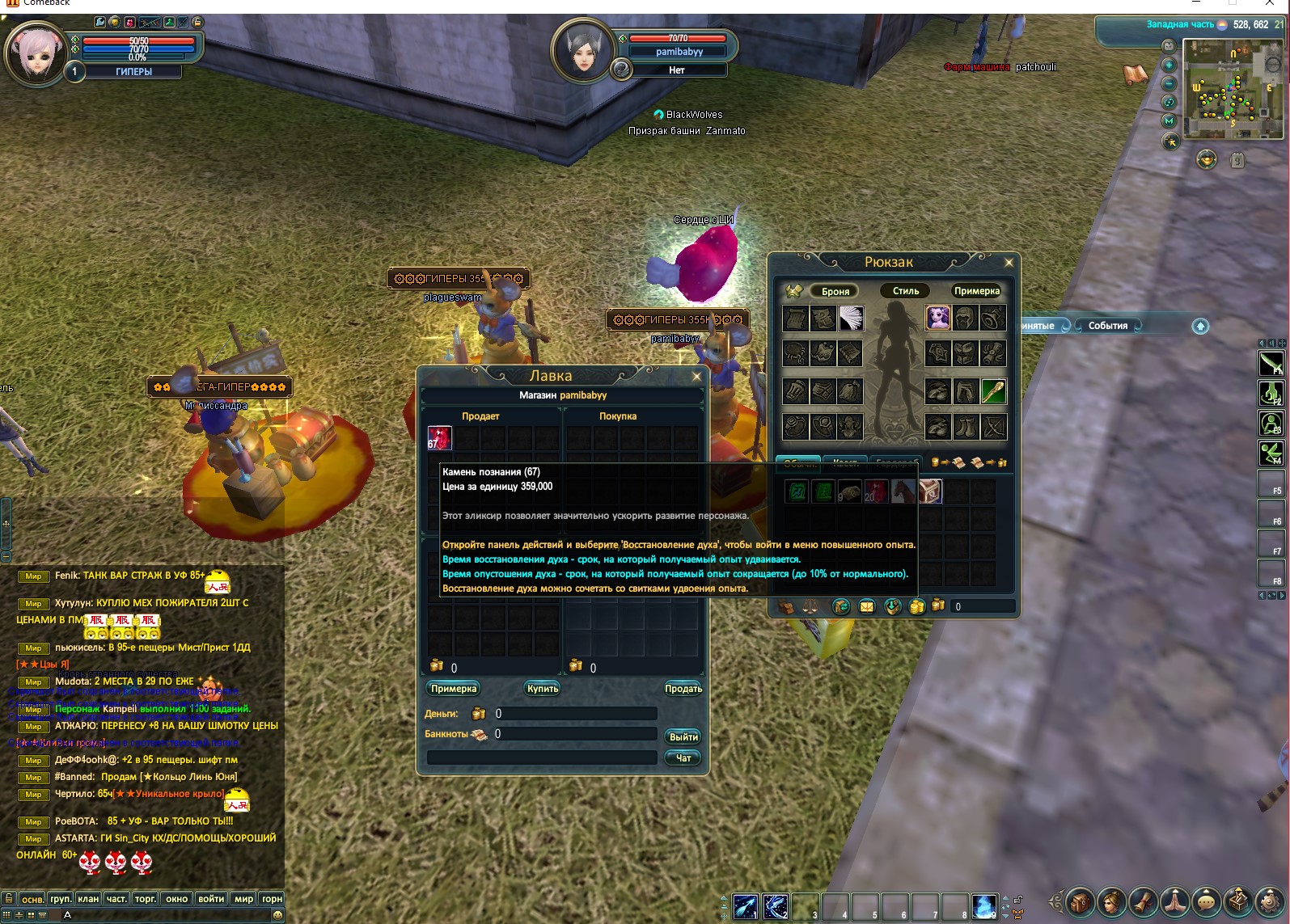Switch to the Стиль tab
The image size is (1290, 924).
[x=906, y=291]
